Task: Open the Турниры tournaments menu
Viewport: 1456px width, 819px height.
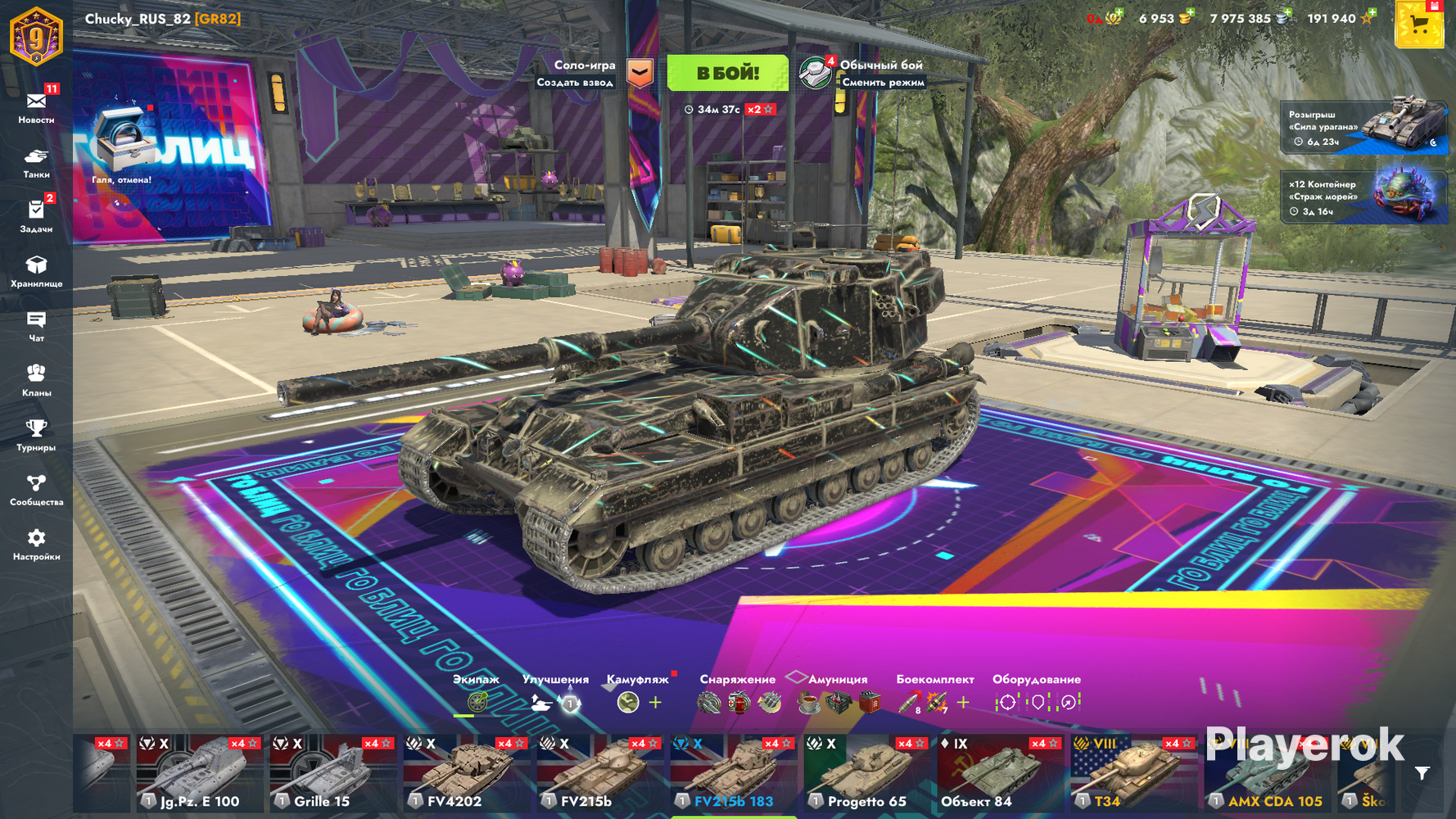Action: pyautogui.click(x=36, y=435)
